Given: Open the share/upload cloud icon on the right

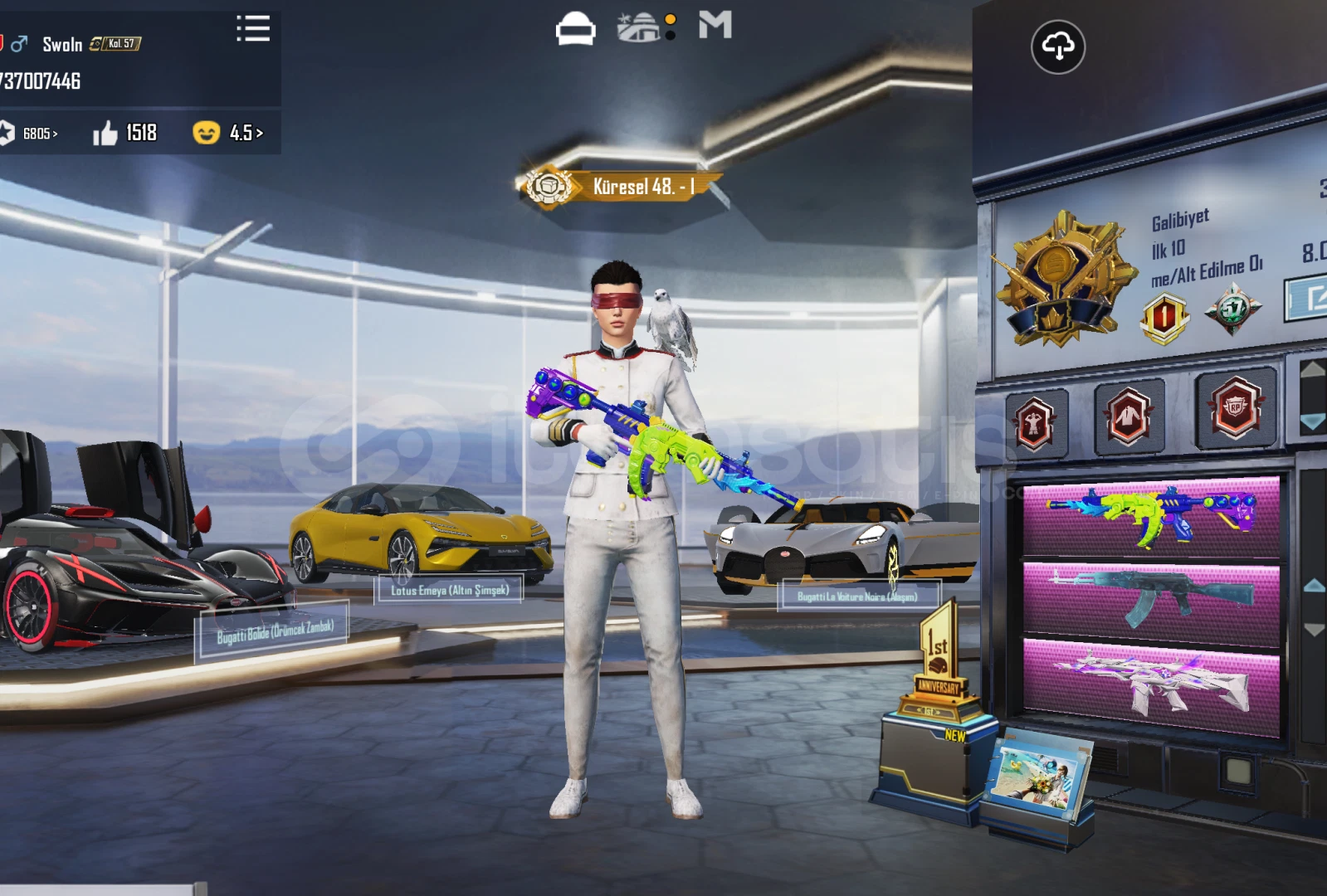Looking at the screenshot, I should (1058, 48).
